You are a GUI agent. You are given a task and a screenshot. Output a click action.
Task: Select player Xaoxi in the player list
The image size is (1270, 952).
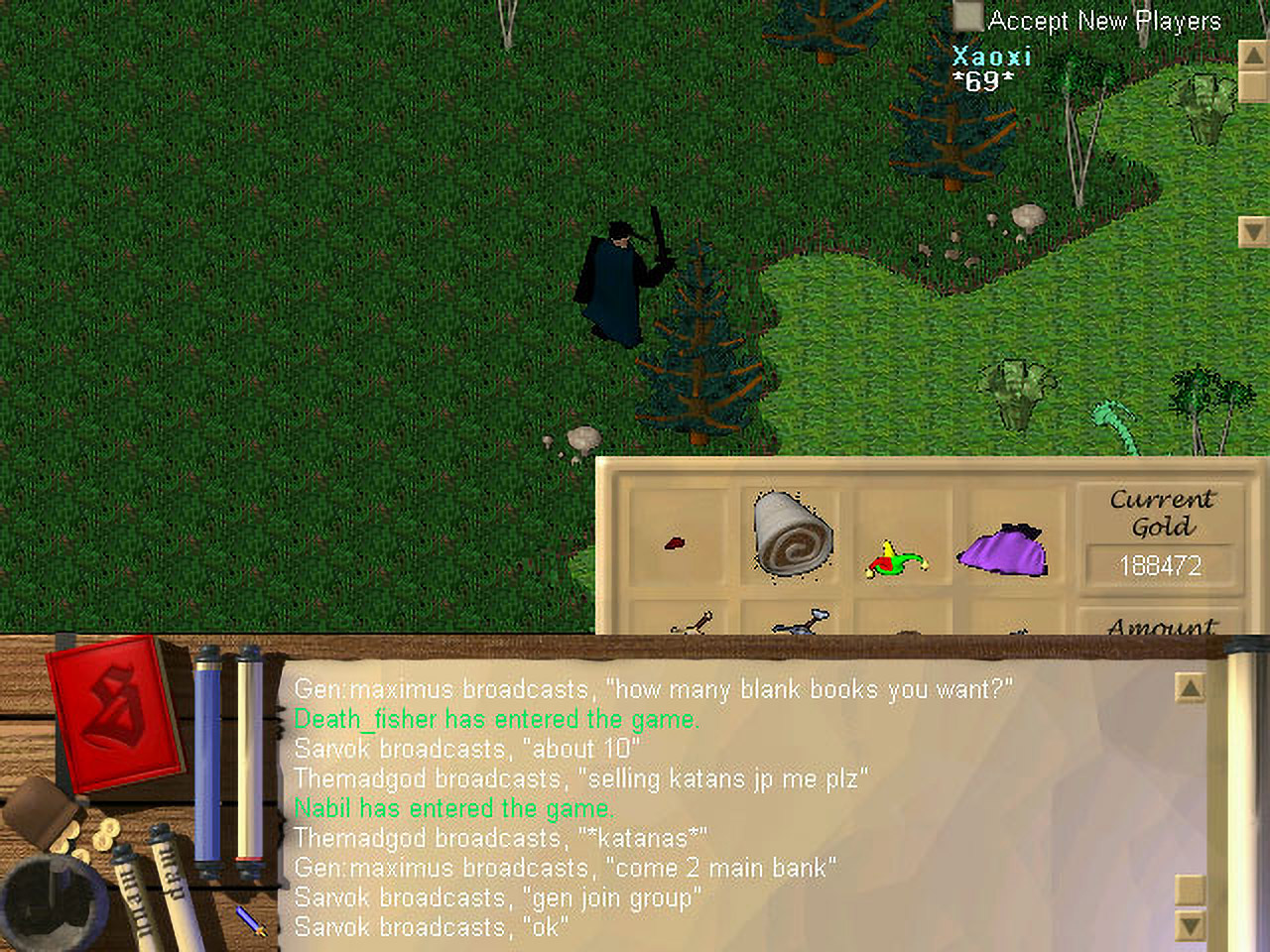[991, 57]
